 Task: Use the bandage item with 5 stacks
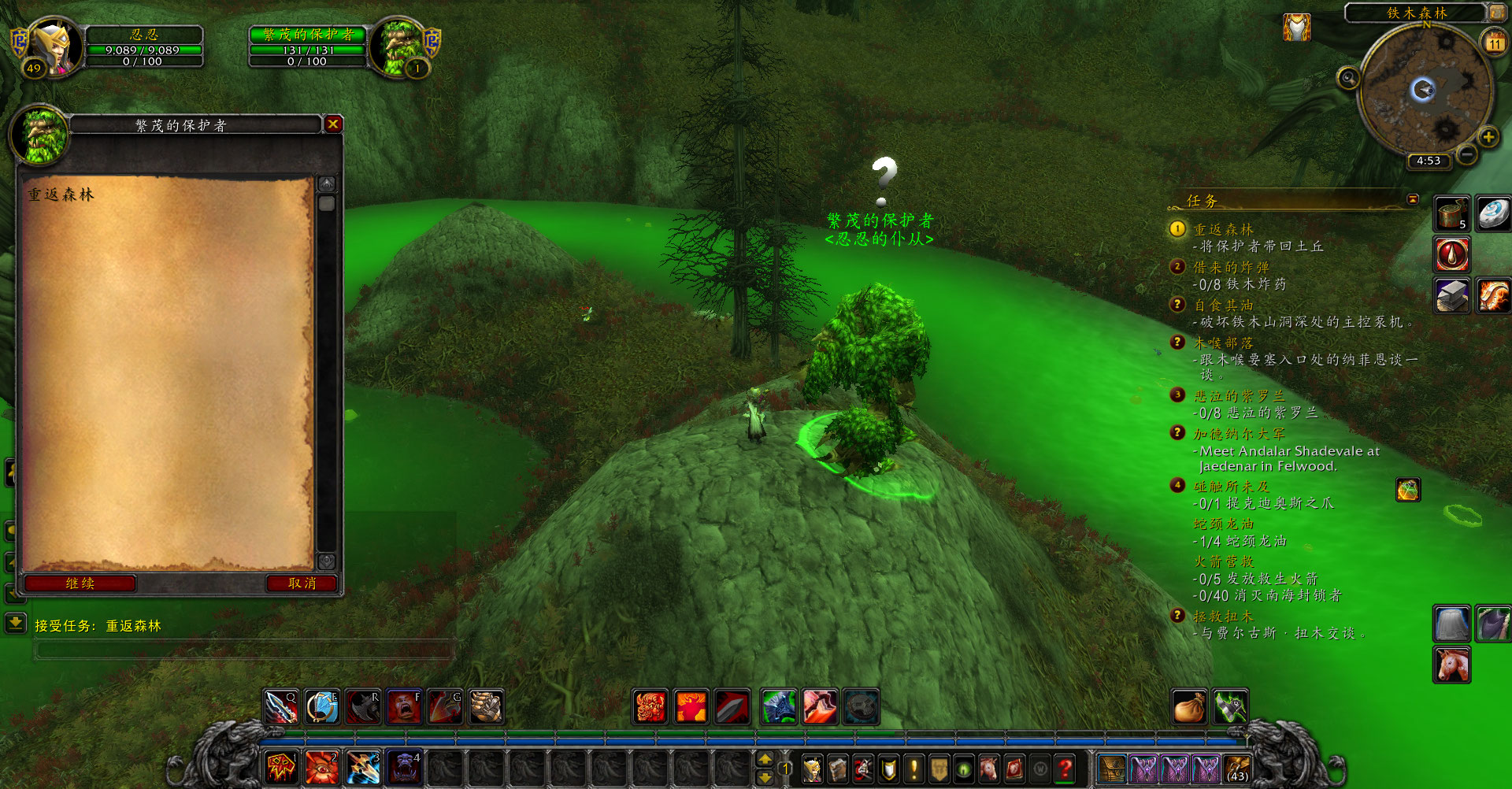tap(1451, 213)
